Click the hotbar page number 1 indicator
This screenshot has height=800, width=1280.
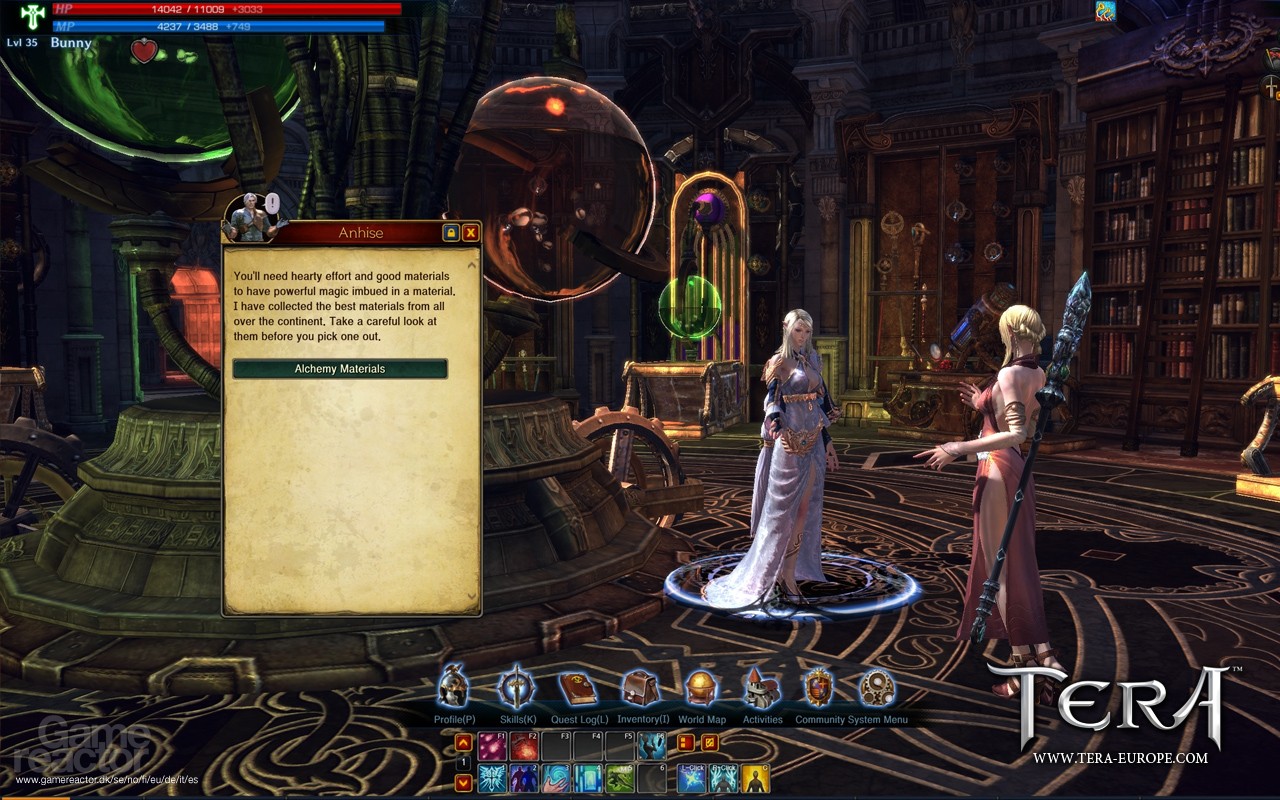463,762
